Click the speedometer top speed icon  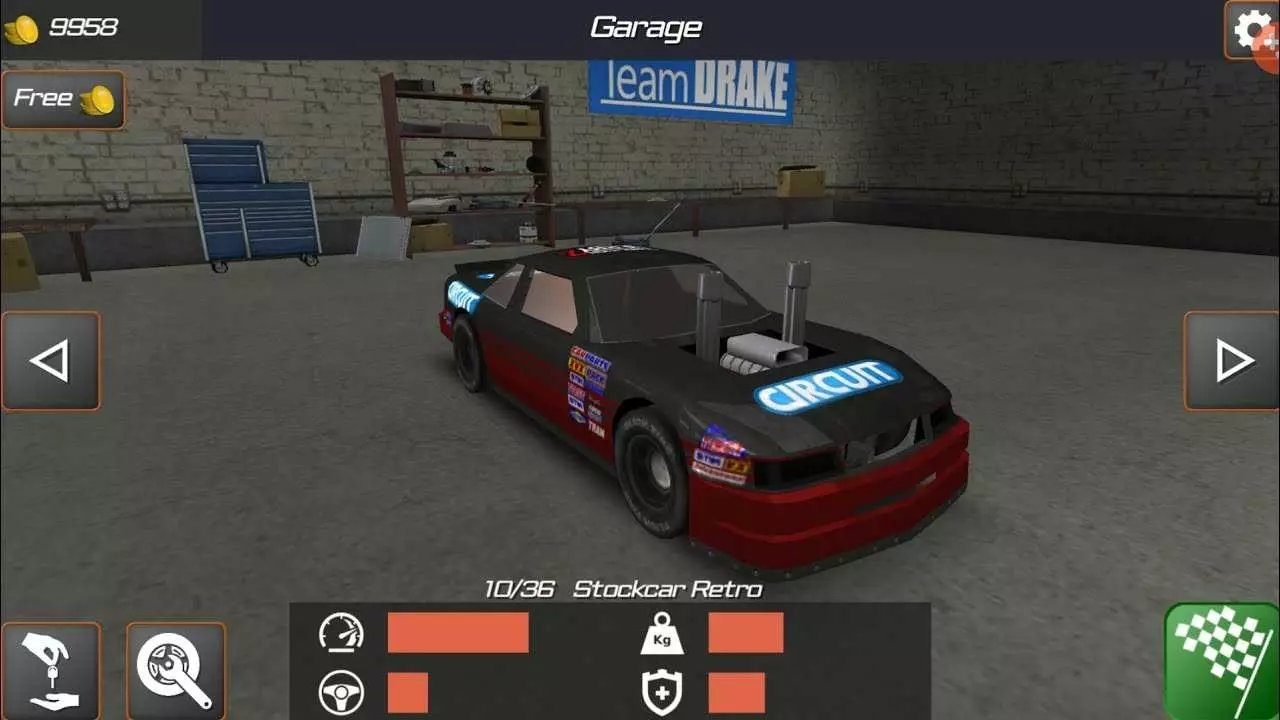pyautogui.click(x=344, y=632)
